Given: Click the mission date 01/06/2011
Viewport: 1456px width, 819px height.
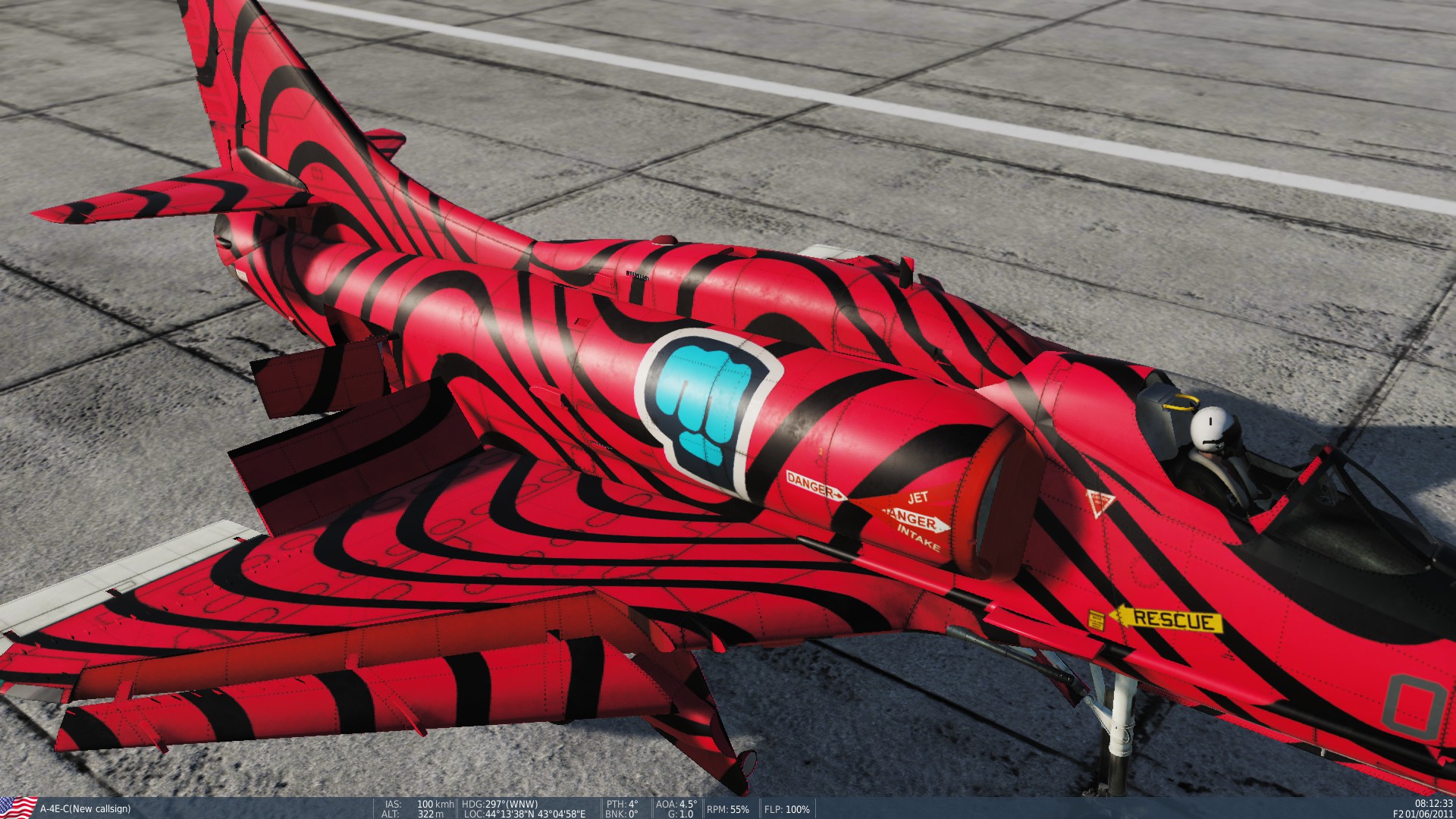Looking at the screenshot, I should [x=1432, y=812].
